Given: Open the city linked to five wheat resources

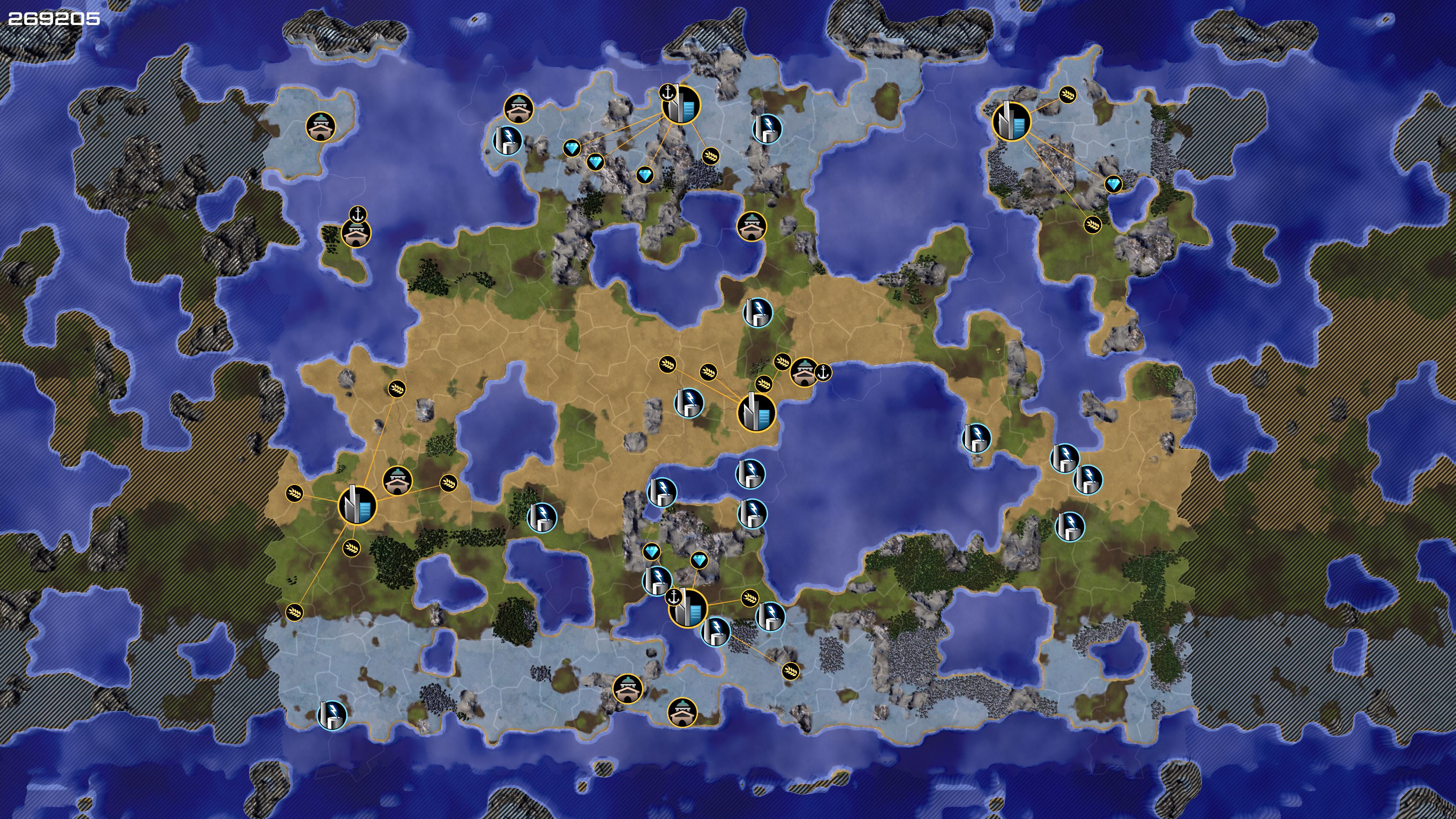Looking at the screenshot, I should (357, 505).
